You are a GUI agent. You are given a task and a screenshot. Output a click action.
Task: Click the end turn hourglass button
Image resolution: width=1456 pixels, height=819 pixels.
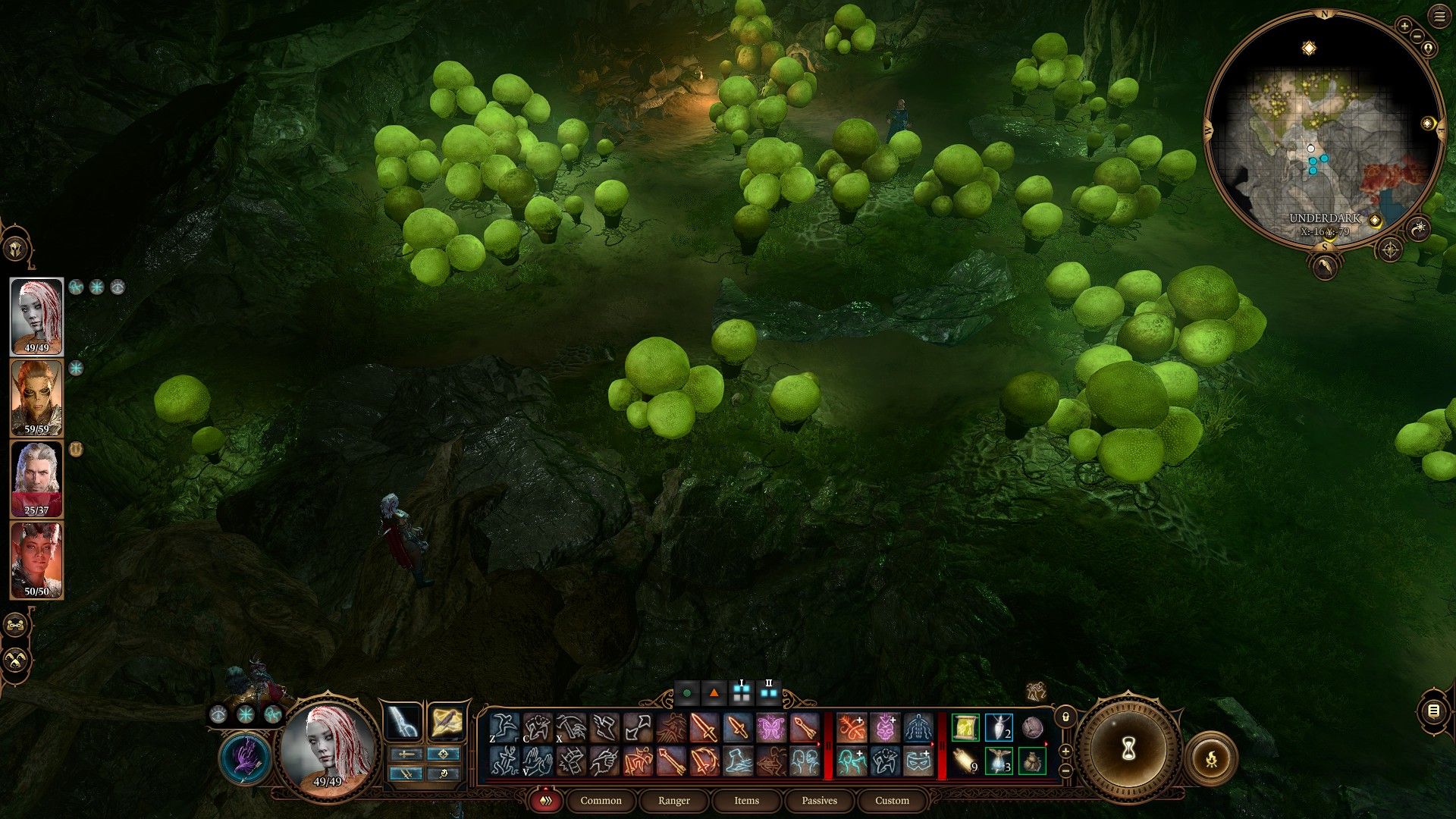tap(1128, 749)
